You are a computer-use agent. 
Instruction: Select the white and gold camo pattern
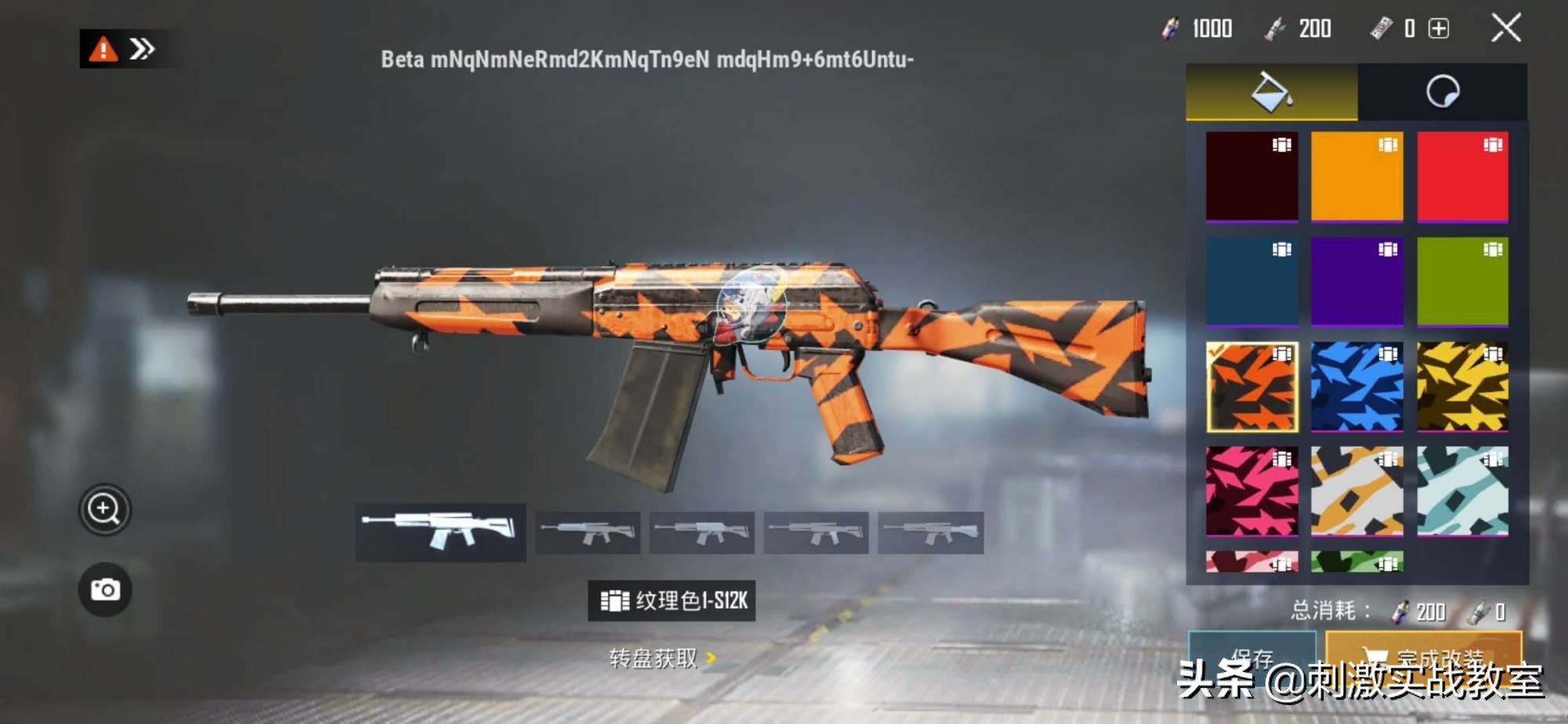tap(1356, 491)
